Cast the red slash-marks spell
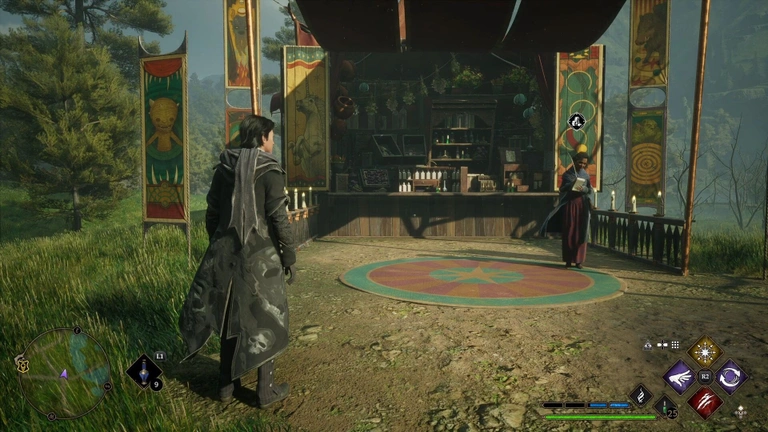Screen dimensions: 768x432 pos(705,402)
